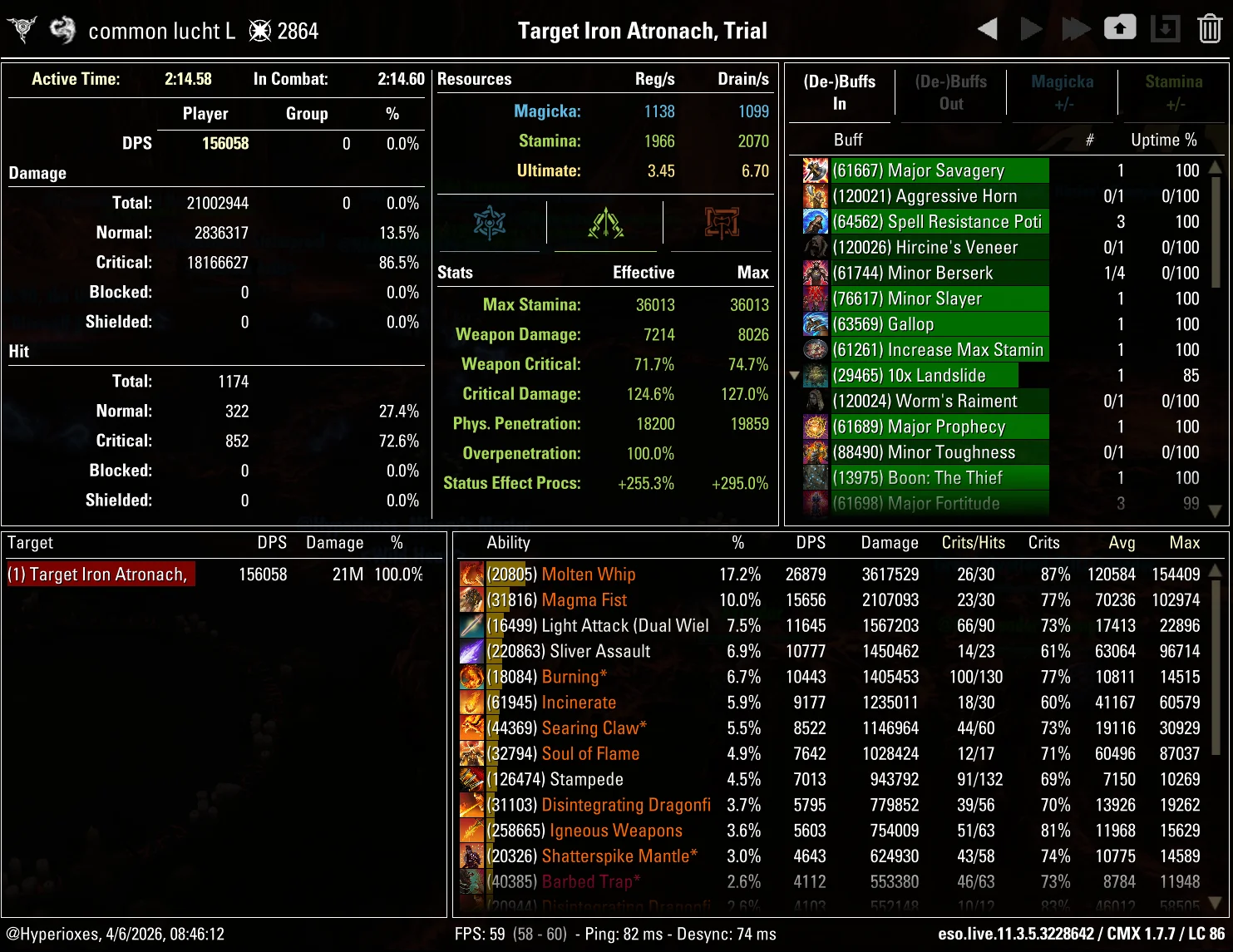This screenshot has height=952, width=1233.
Task: Click the Barbed Trap ability icon
Action: 472,881
